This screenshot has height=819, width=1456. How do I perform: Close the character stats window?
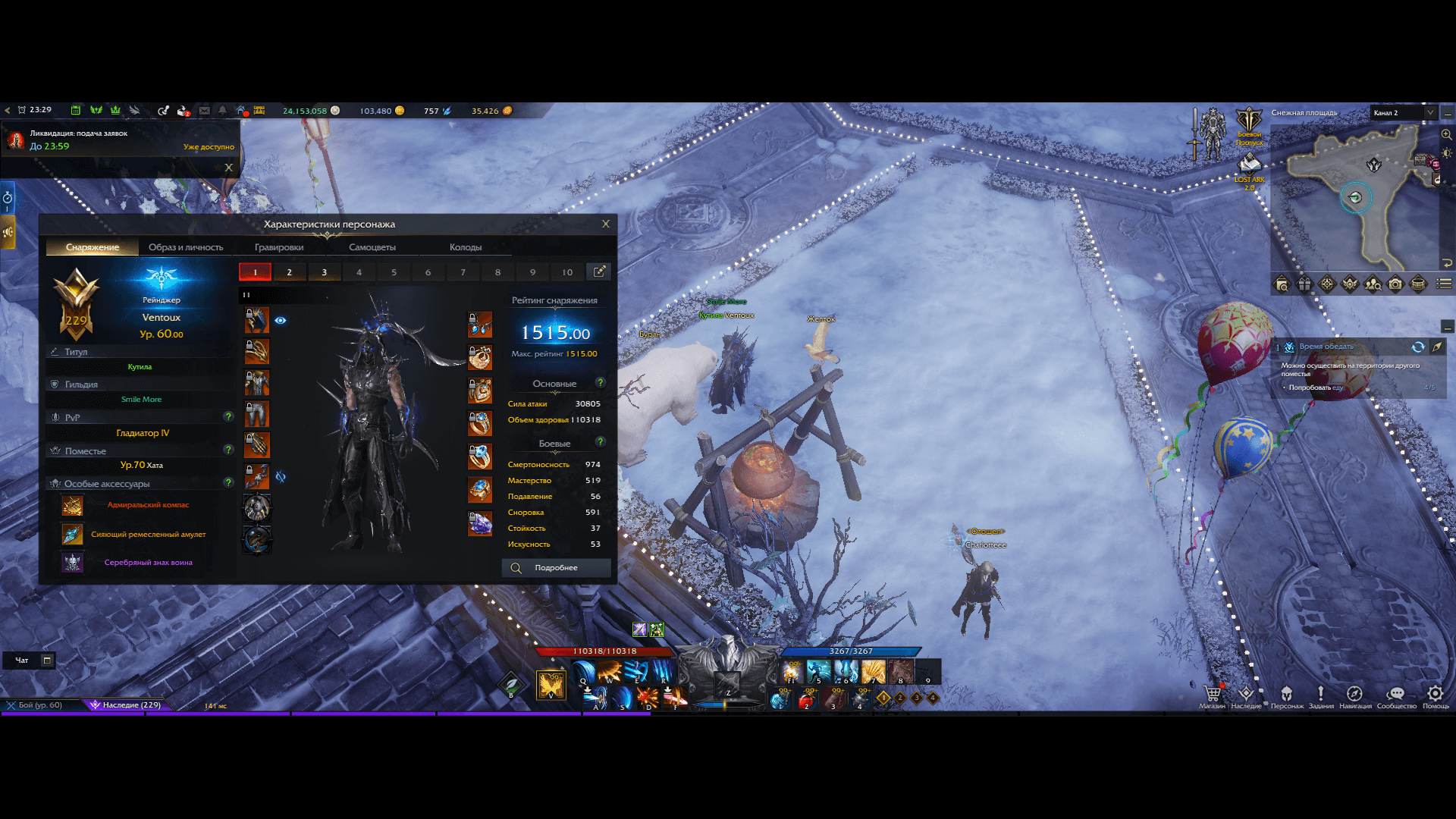coord(605,224)
